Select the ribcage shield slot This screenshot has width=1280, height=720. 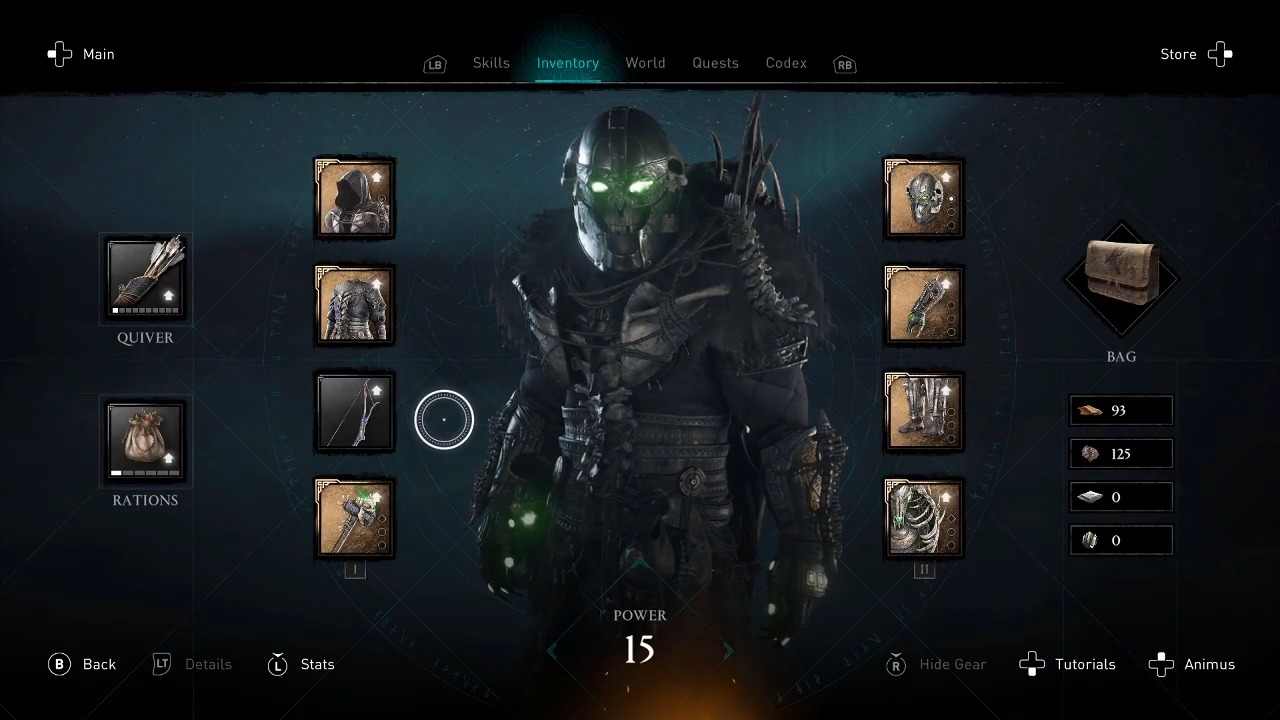[x=924, y=518]
